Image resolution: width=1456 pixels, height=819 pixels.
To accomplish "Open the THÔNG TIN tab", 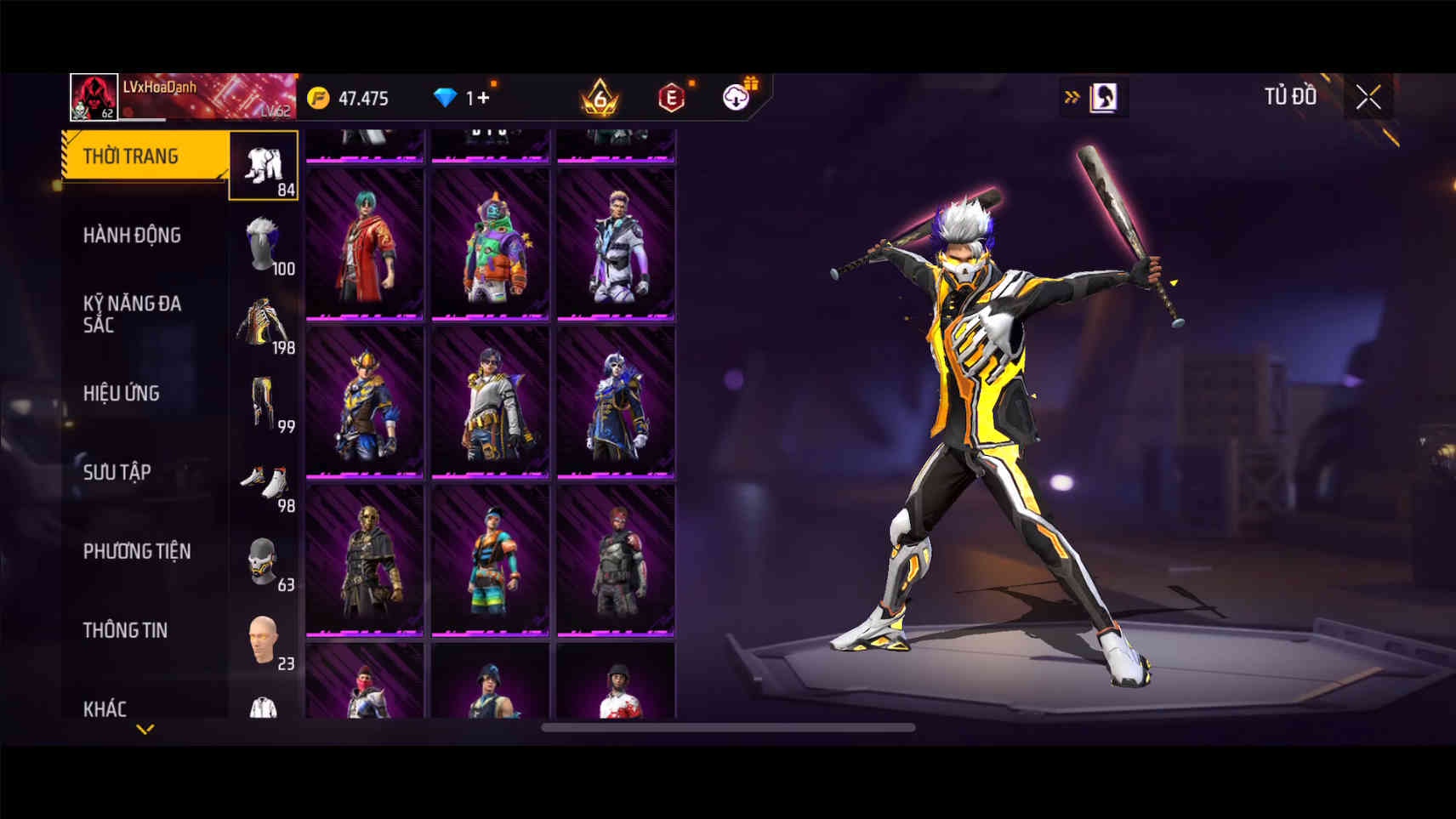I will [x=125, y=631].
